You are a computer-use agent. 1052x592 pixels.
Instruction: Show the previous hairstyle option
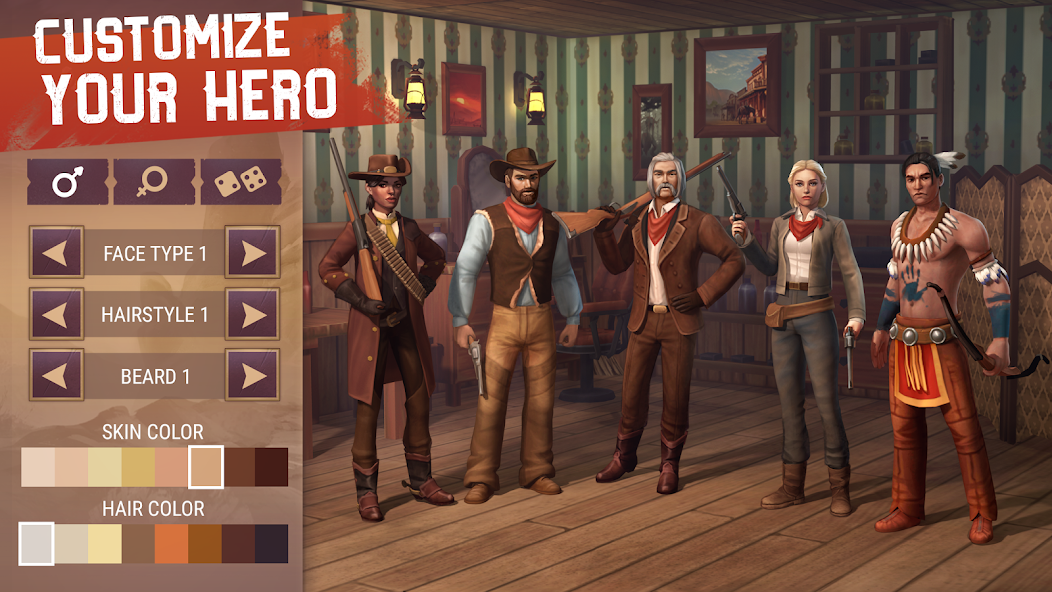(x=56, y=314)
